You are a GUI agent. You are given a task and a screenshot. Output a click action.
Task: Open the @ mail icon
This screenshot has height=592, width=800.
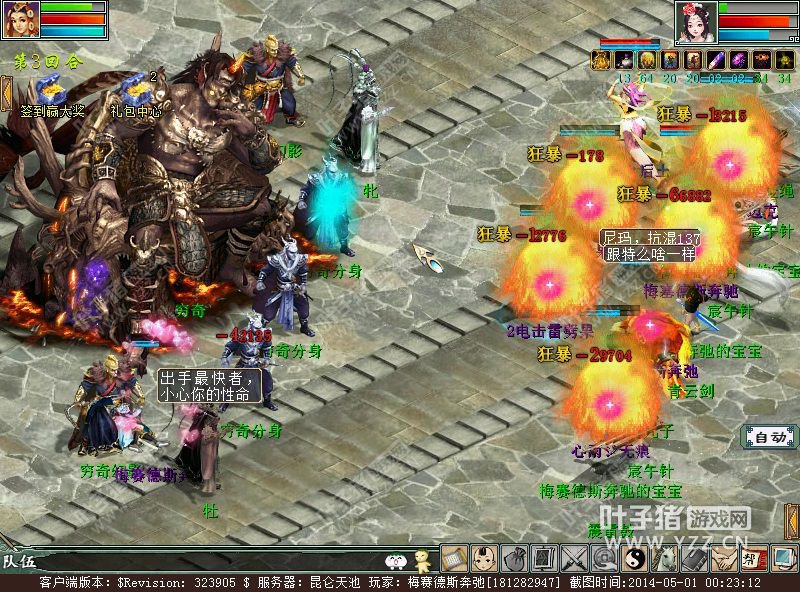604,558
